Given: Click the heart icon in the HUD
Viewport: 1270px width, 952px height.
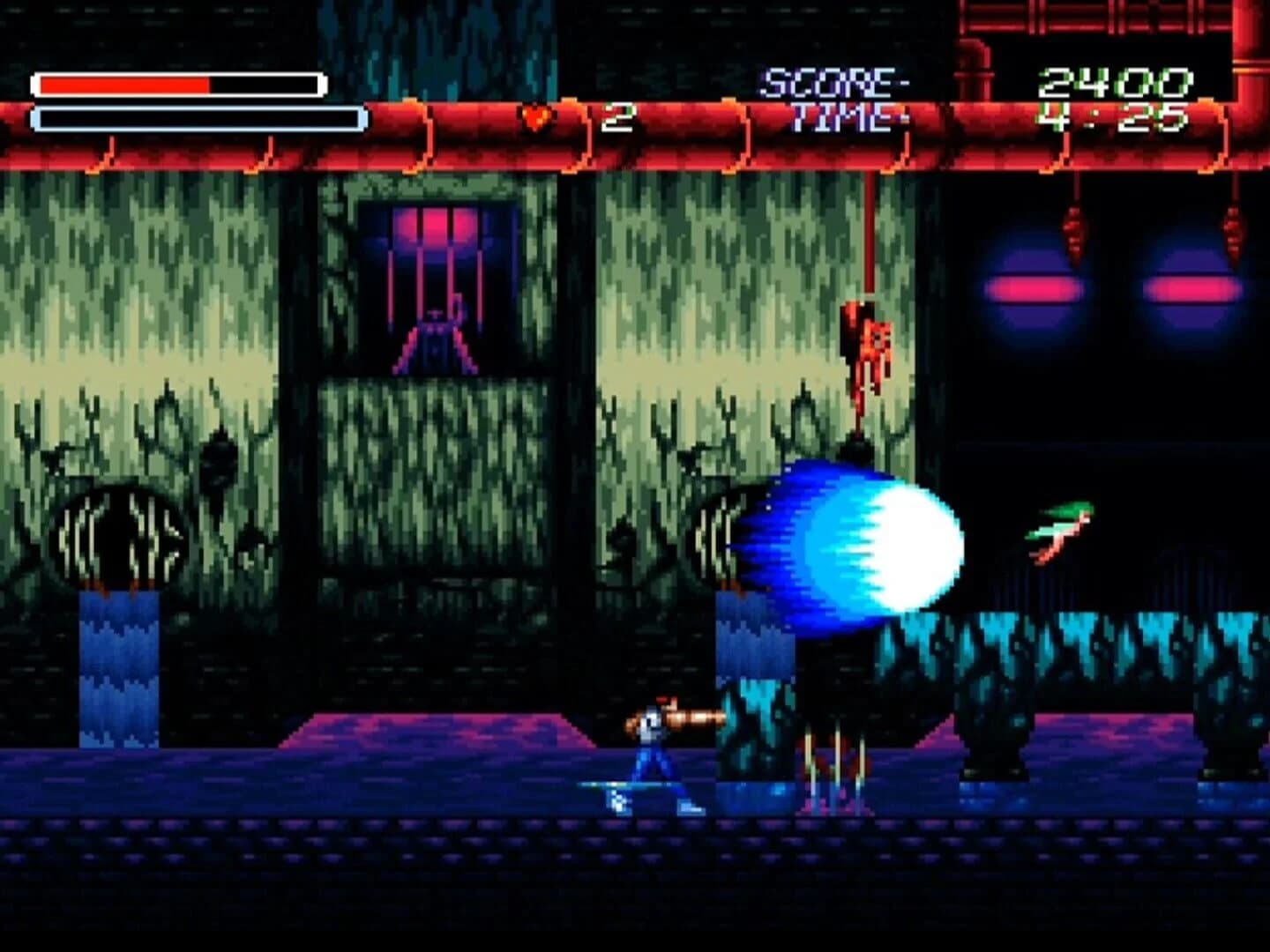Looking at the screenshot, I should [x=535, y=117].
